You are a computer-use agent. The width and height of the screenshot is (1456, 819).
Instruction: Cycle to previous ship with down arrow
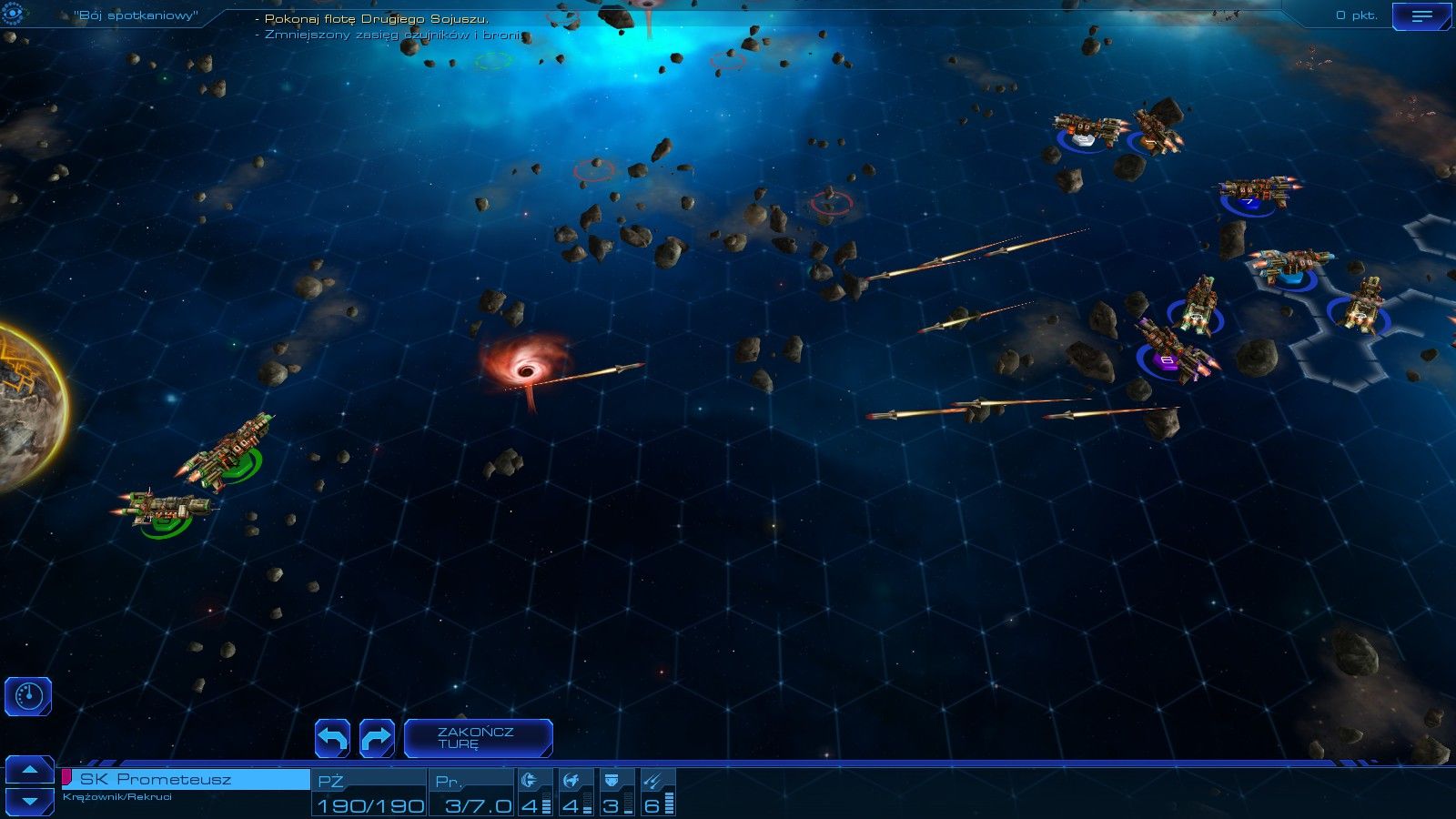click(31, 801)
